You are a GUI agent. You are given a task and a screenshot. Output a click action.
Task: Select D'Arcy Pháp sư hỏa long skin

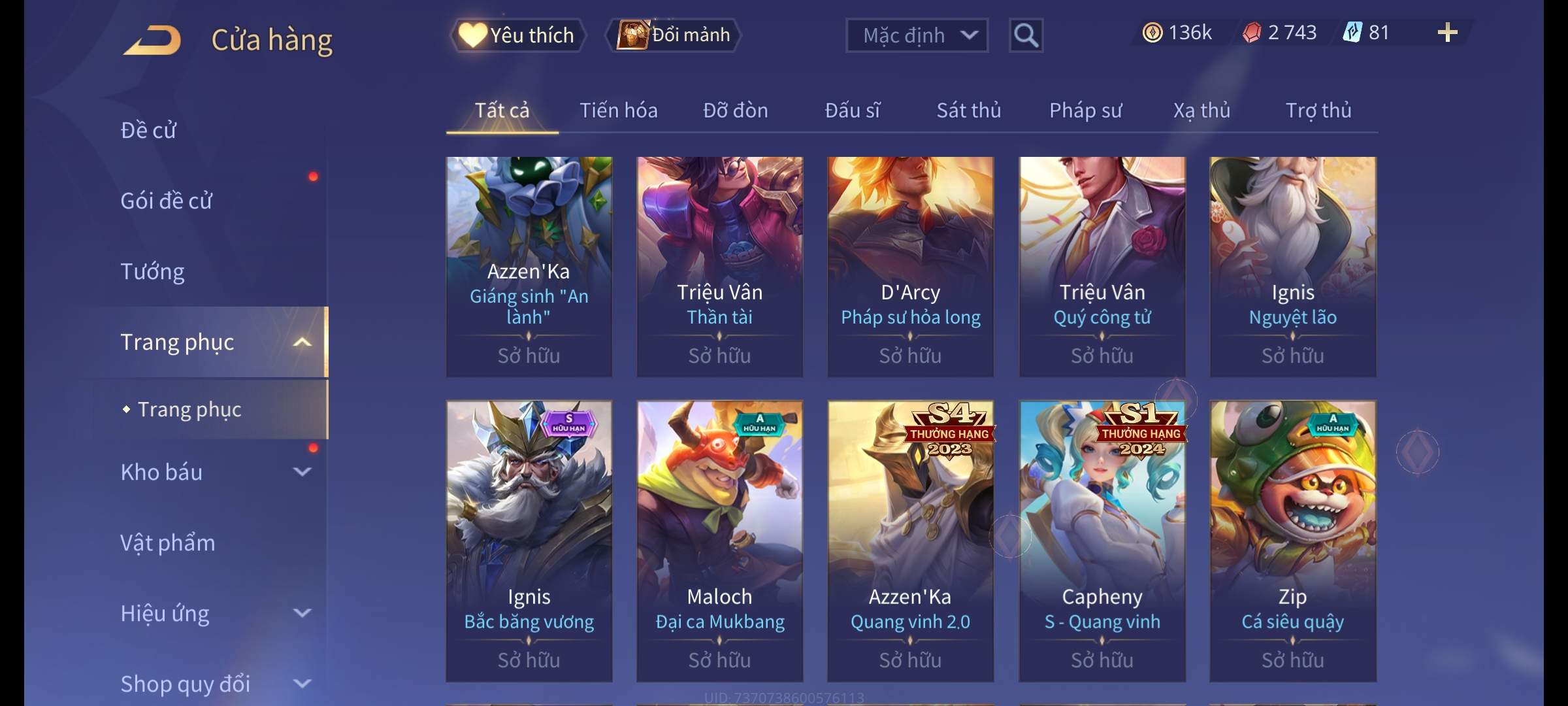[910, 266]
